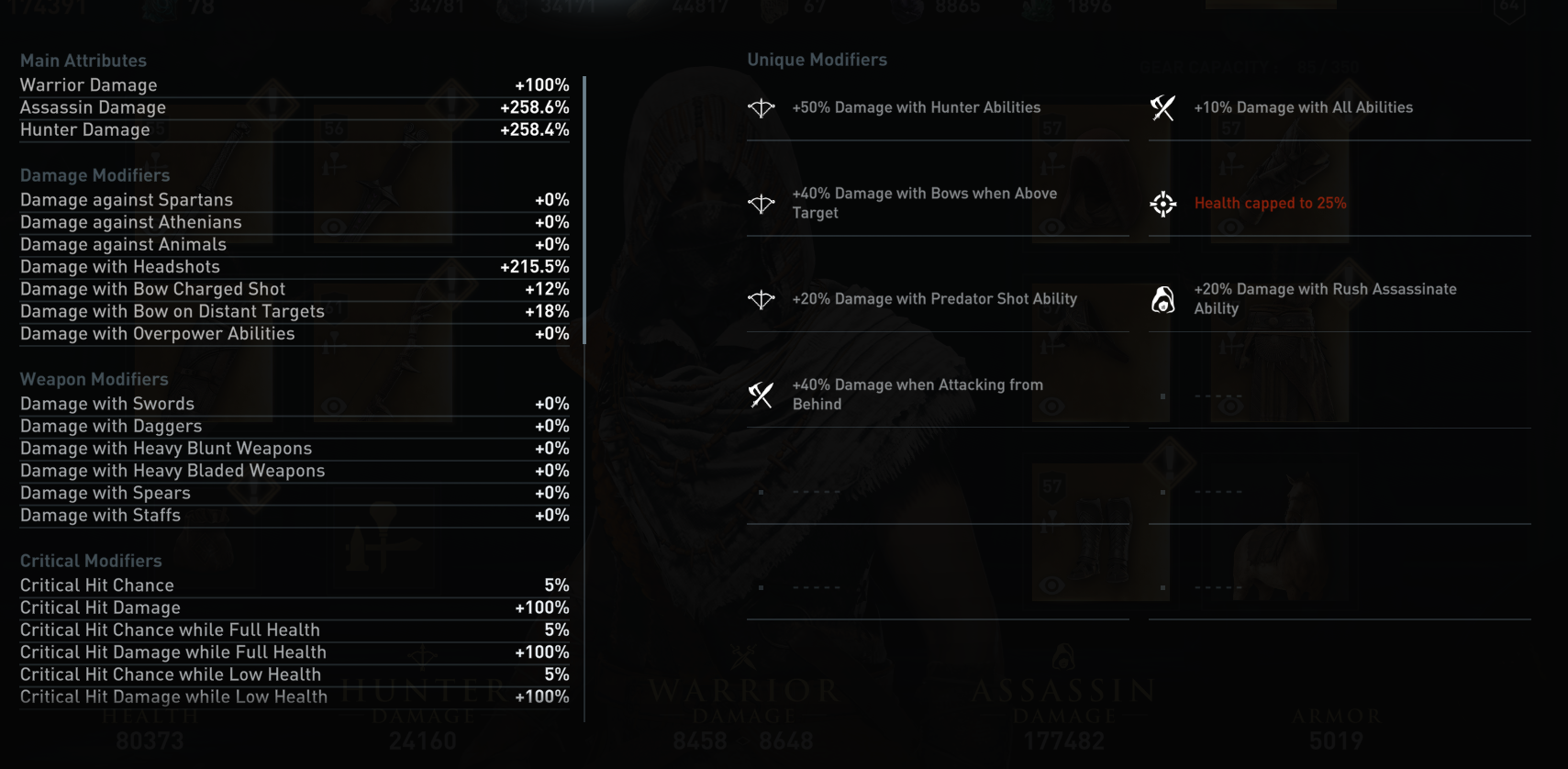This screenshot has height=769, width=1568.
Task: Toggle the +12% Bow Charged Shot stat row
Action: pyautogui.click(x=294, y=289)
